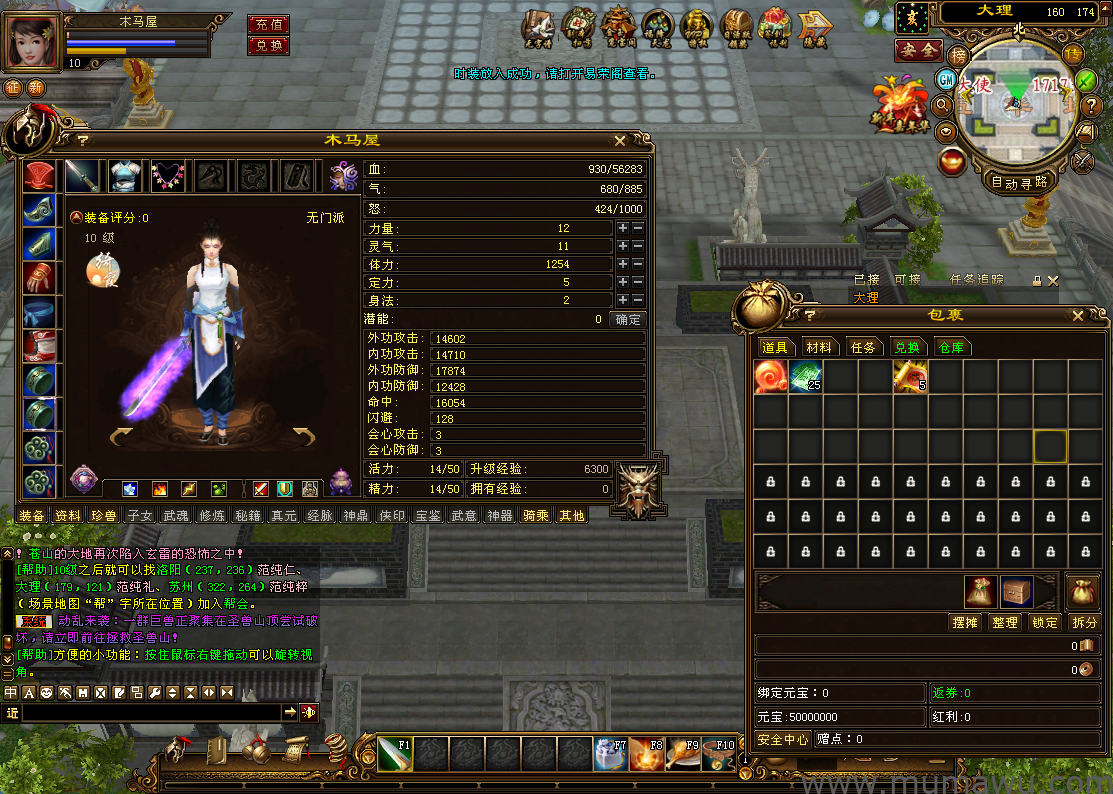
Task: Click the 拆分 split button
Action: pyautogui.click(x=1084, y=622)
